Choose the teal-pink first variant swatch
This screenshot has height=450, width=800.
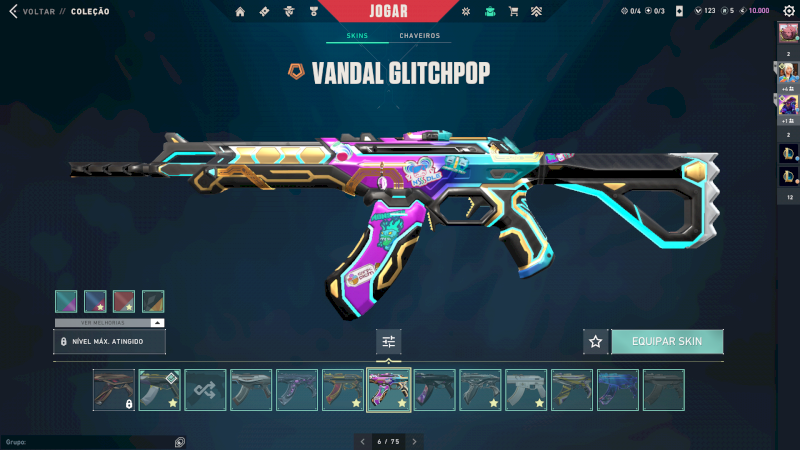pyautogui.click(x=66, y=301)
